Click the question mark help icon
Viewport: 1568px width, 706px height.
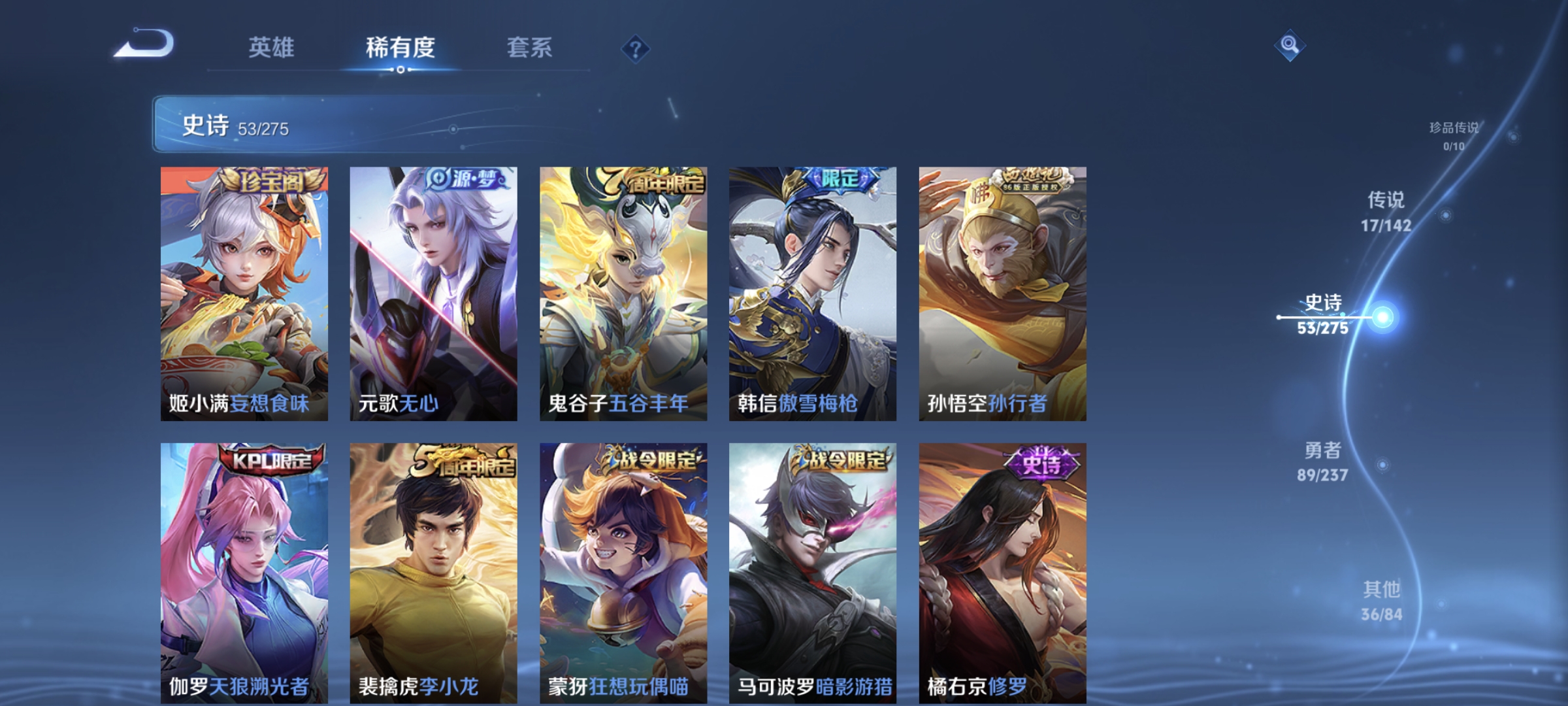pos(637,49)
